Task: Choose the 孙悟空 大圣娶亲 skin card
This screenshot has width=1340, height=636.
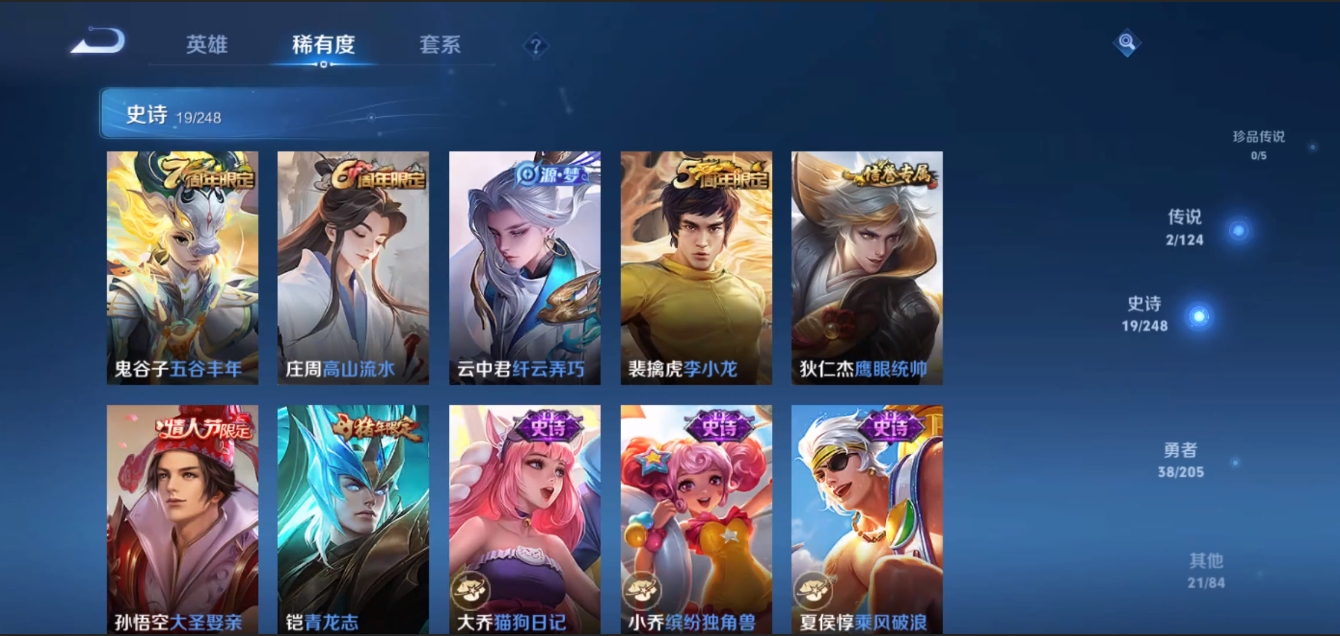Action: click(x=182, y=519)
